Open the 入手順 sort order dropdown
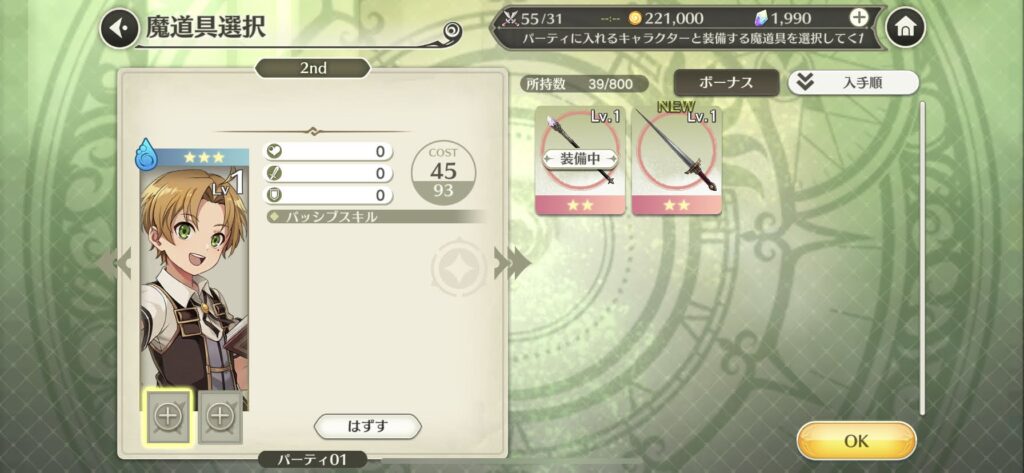This screenshot has width=1024, height=473. tap(853, 83)
